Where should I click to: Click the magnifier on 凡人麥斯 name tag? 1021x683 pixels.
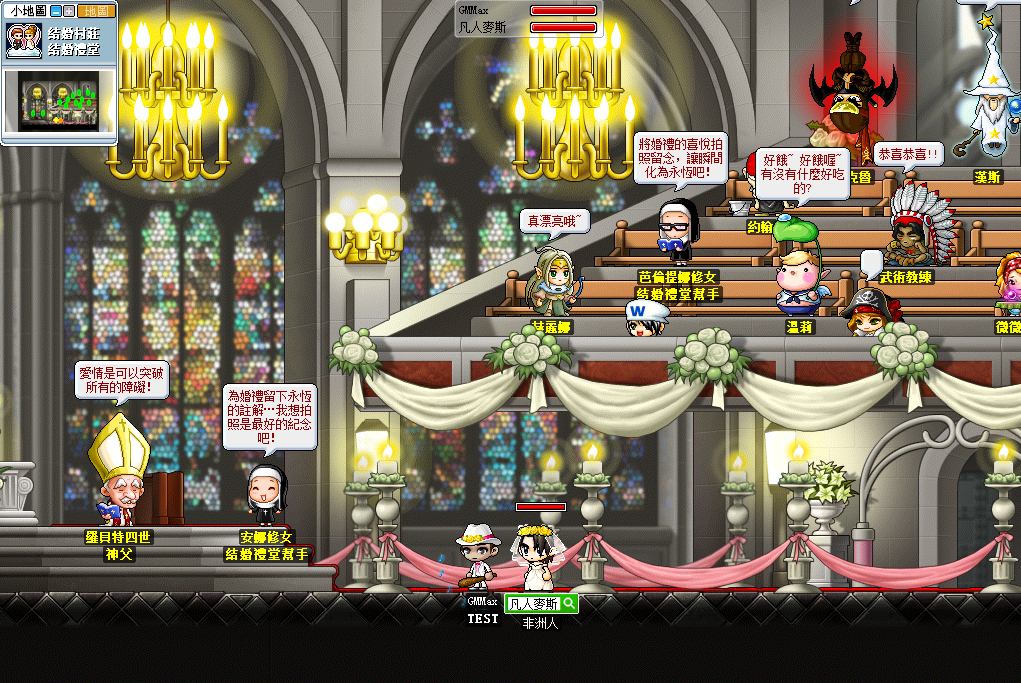pos(568,603)
